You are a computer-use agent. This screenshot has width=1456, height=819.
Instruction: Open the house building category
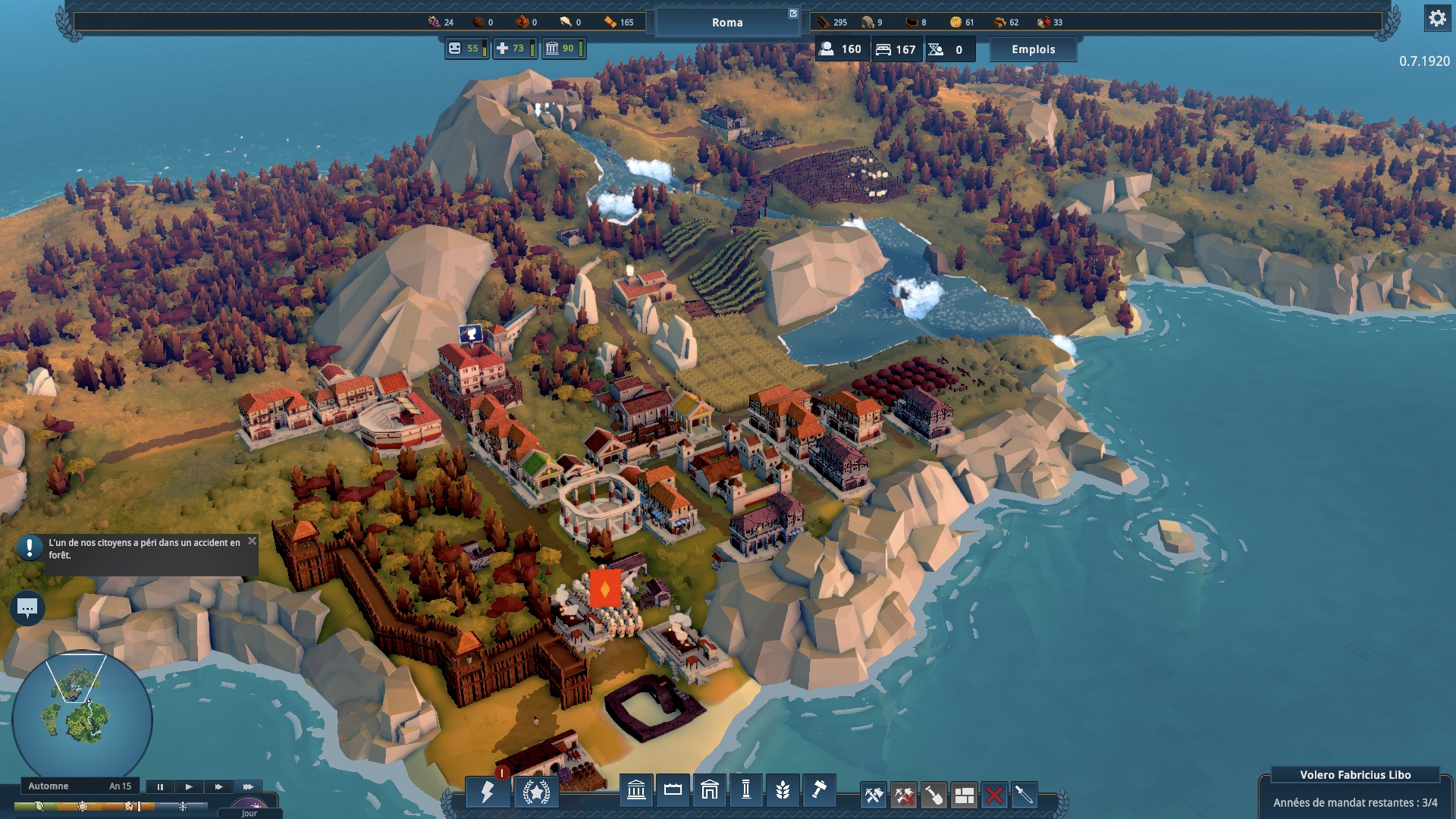click(x=709, y=791)
